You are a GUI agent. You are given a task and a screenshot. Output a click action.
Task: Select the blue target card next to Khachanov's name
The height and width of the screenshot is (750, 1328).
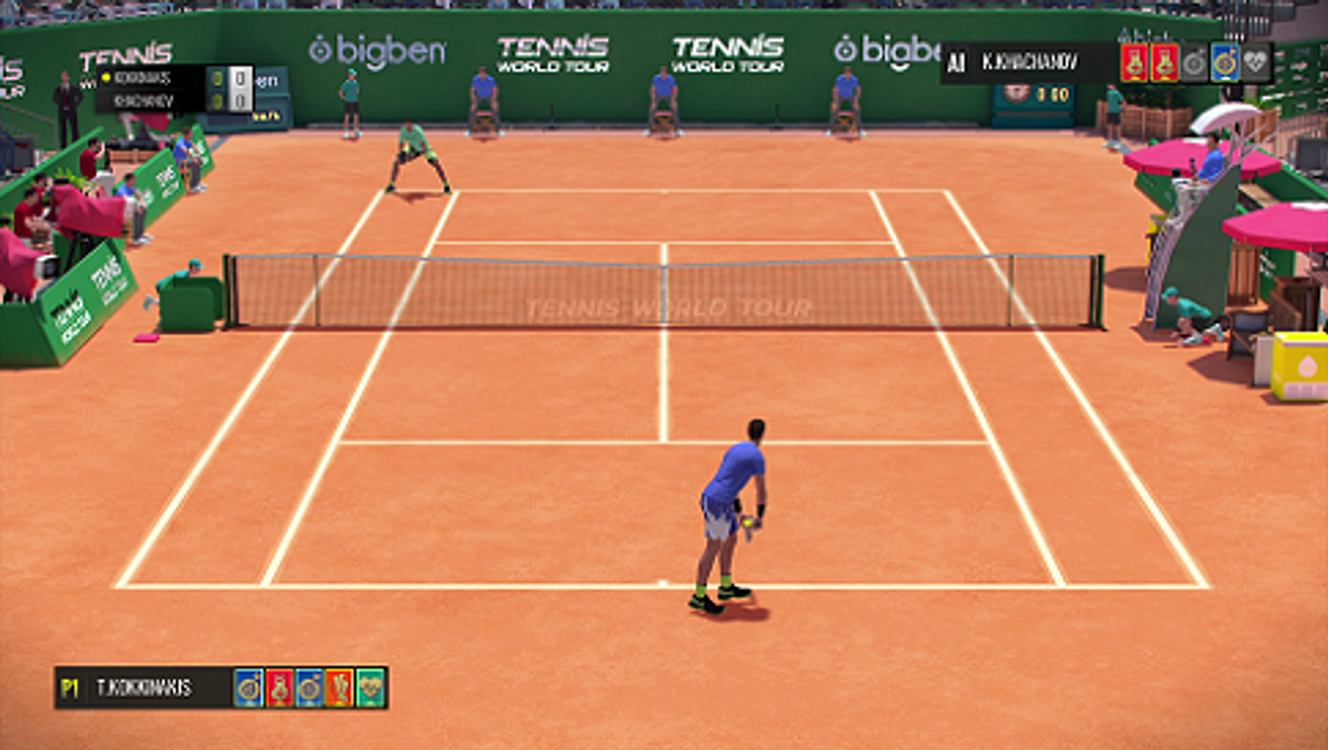1225,63
